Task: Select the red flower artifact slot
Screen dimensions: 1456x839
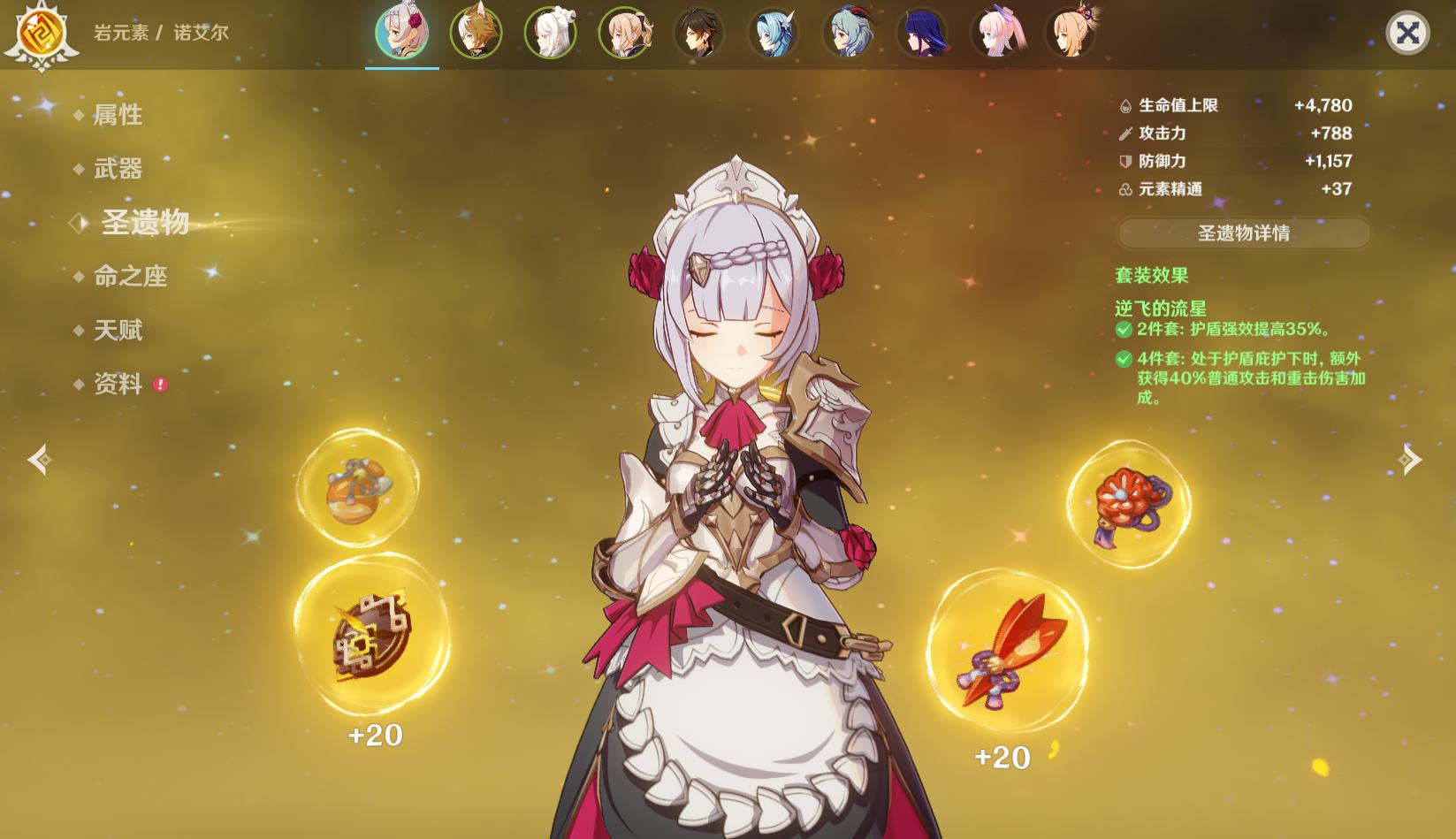Action: pos(1129,505)
